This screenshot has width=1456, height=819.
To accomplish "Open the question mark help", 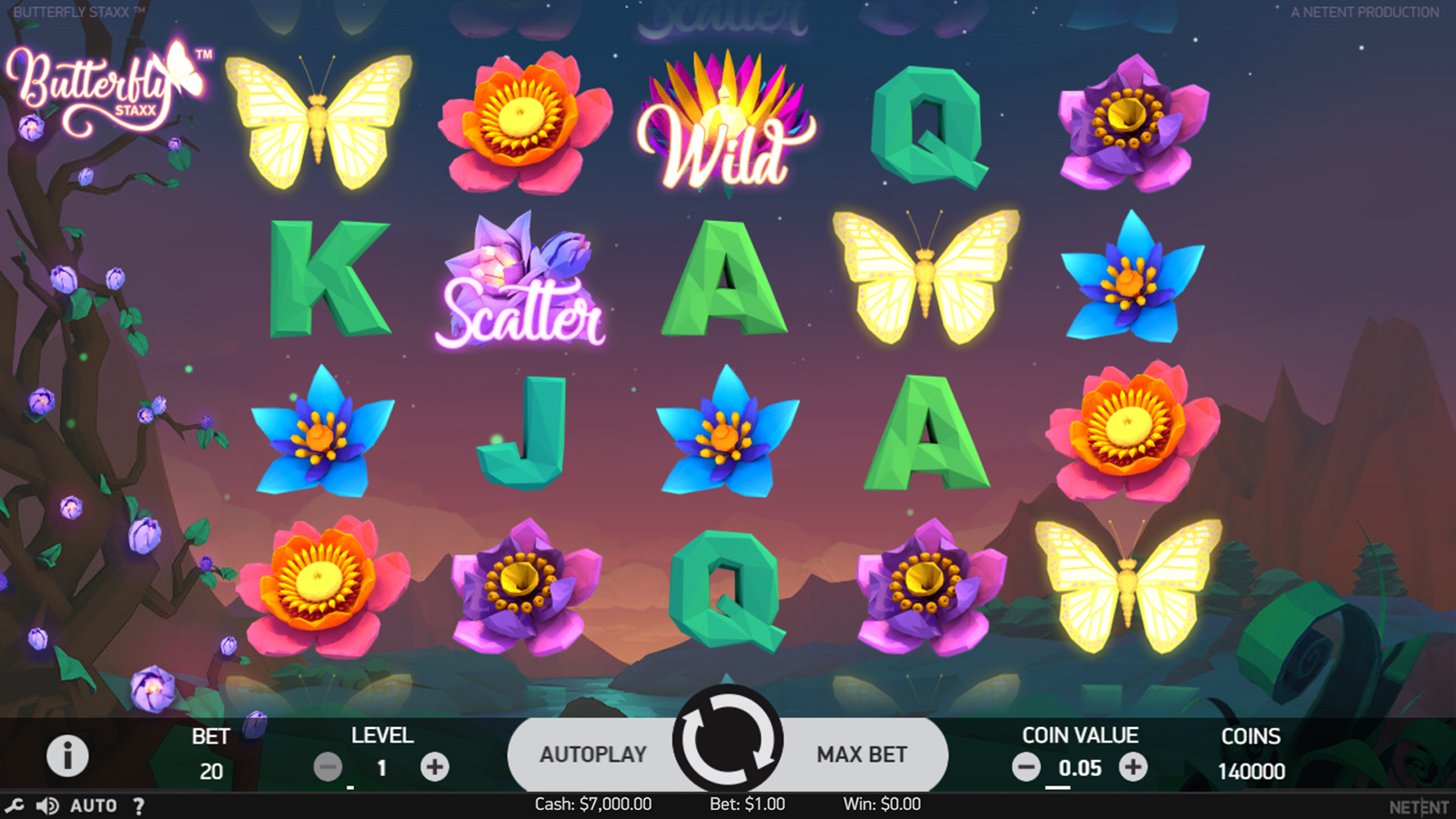I will click(138, 805).
